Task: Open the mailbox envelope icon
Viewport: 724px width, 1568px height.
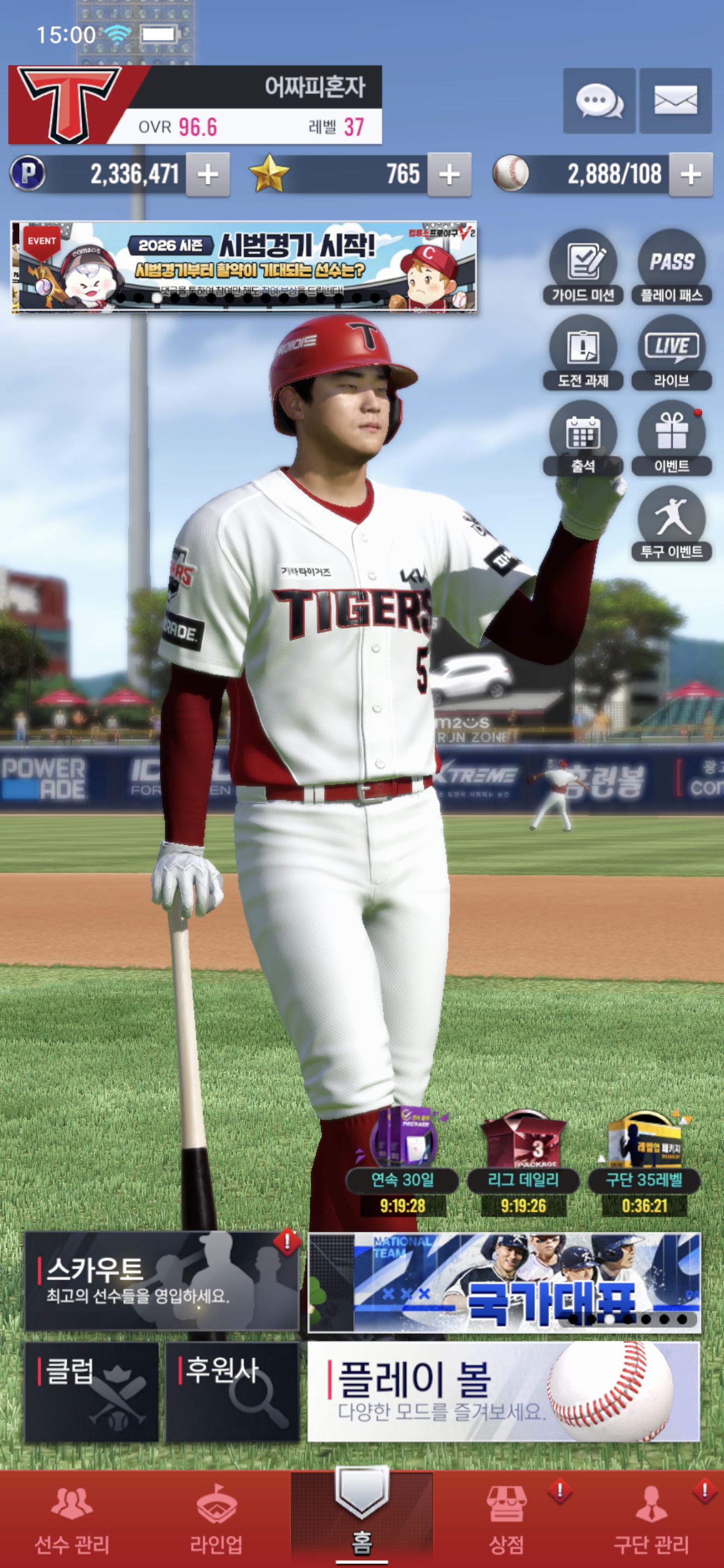Action: coord(675,101)
